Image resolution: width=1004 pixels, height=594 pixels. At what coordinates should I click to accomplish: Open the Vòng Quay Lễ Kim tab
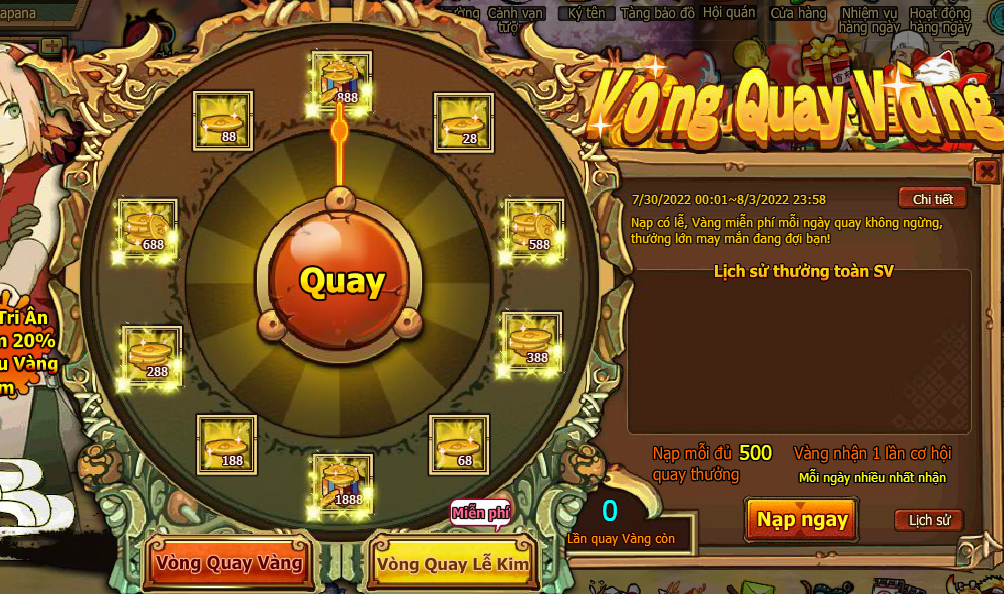pyautogui.click(x=453, y=564)
